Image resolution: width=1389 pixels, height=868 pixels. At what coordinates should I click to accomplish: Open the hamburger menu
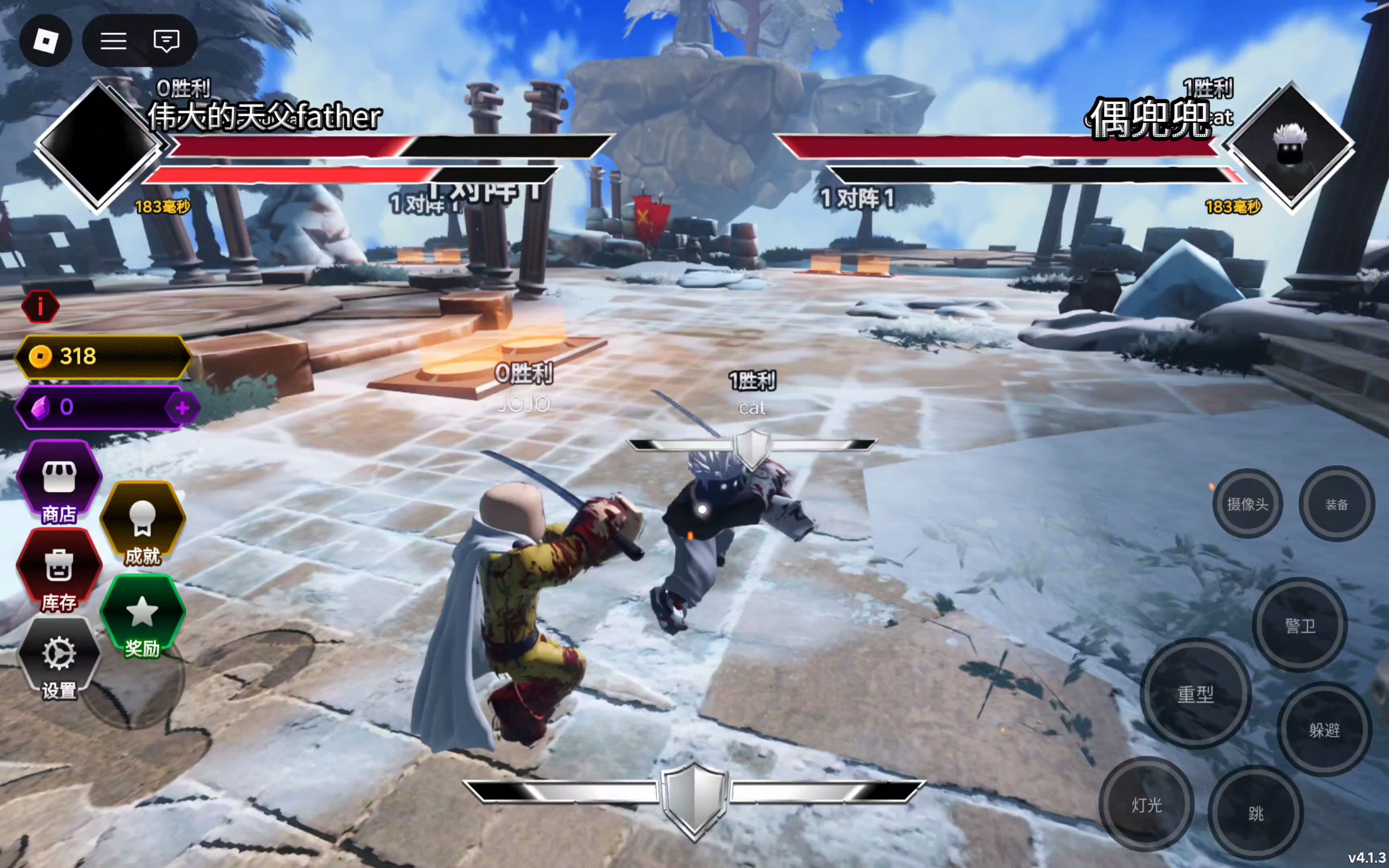114,41
